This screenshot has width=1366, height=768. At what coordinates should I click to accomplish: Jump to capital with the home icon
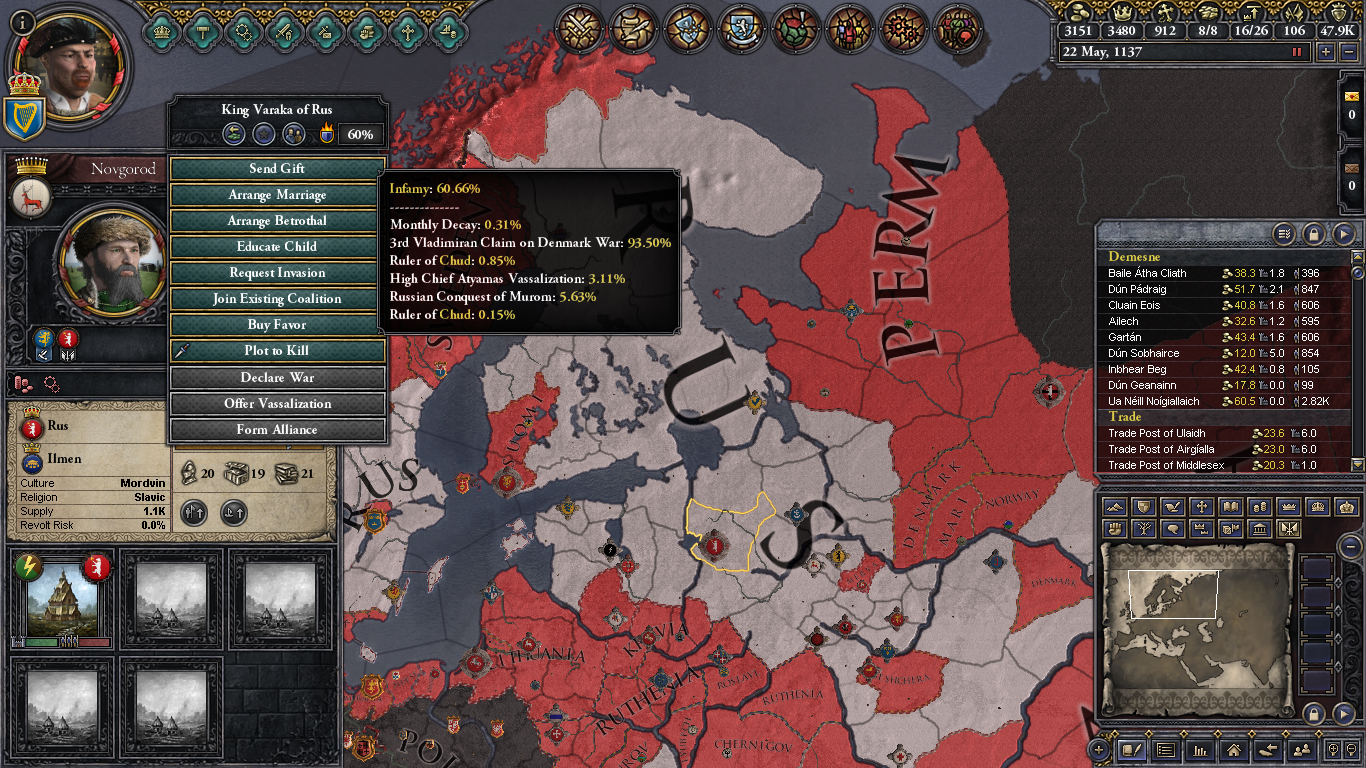tap(1234, 751)
